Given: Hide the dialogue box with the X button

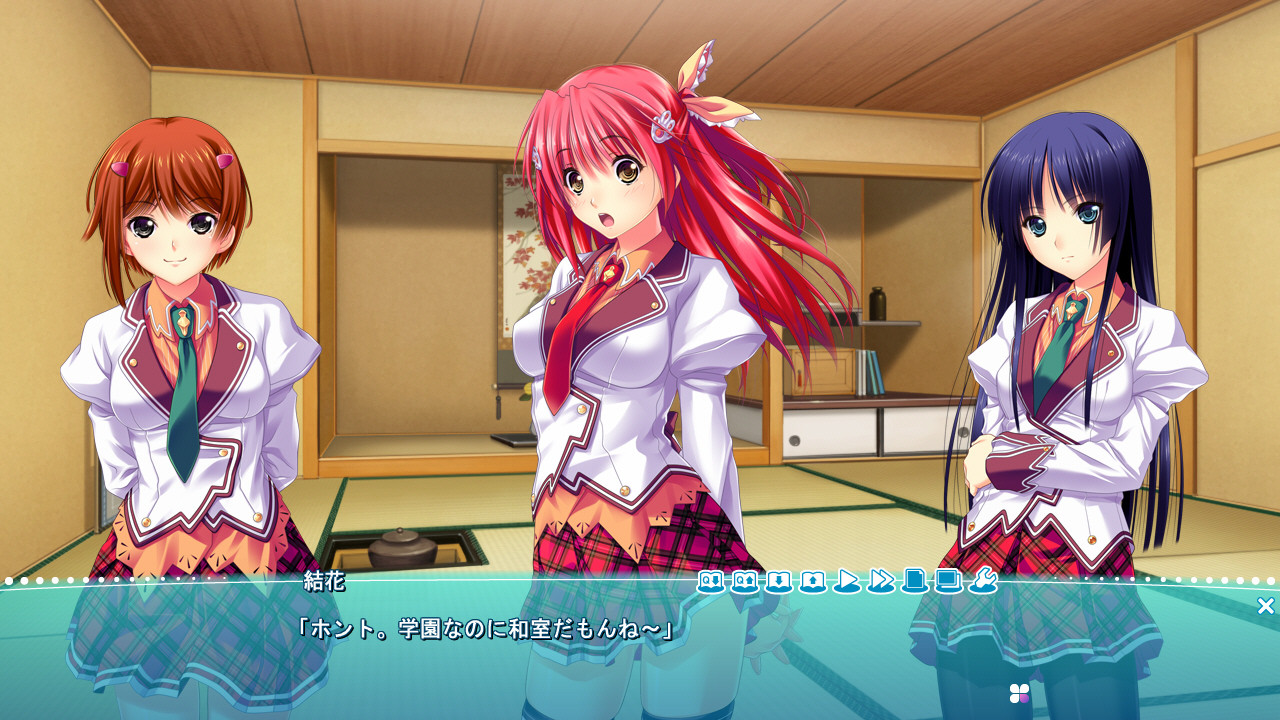Looking at the screenshot, I should pyautogui.click(x=1265, y=606).
